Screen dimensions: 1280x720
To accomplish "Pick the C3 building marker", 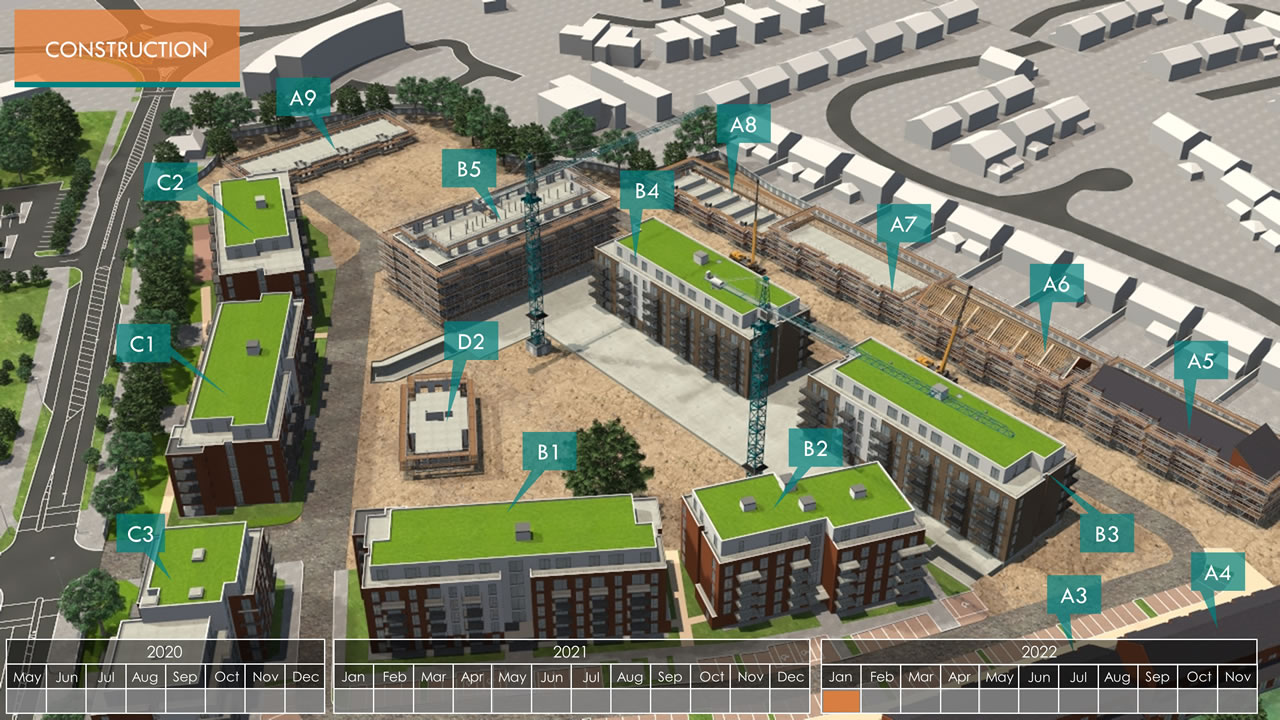I will (x=141, y=534).
